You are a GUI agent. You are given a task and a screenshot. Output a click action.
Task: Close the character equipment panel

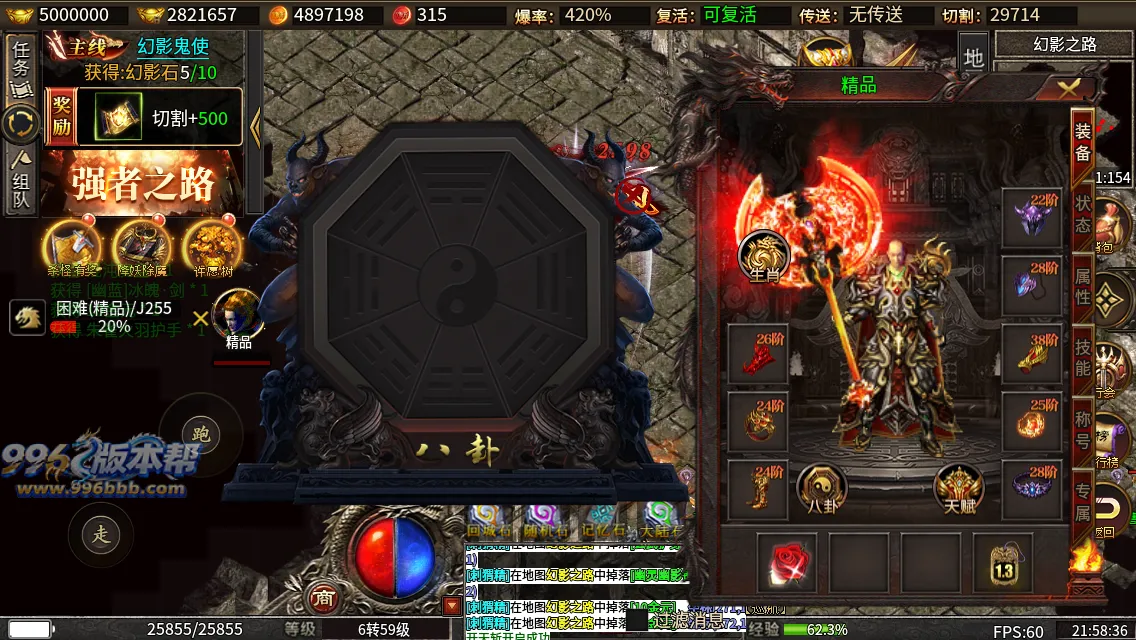tap(1069, 88)
